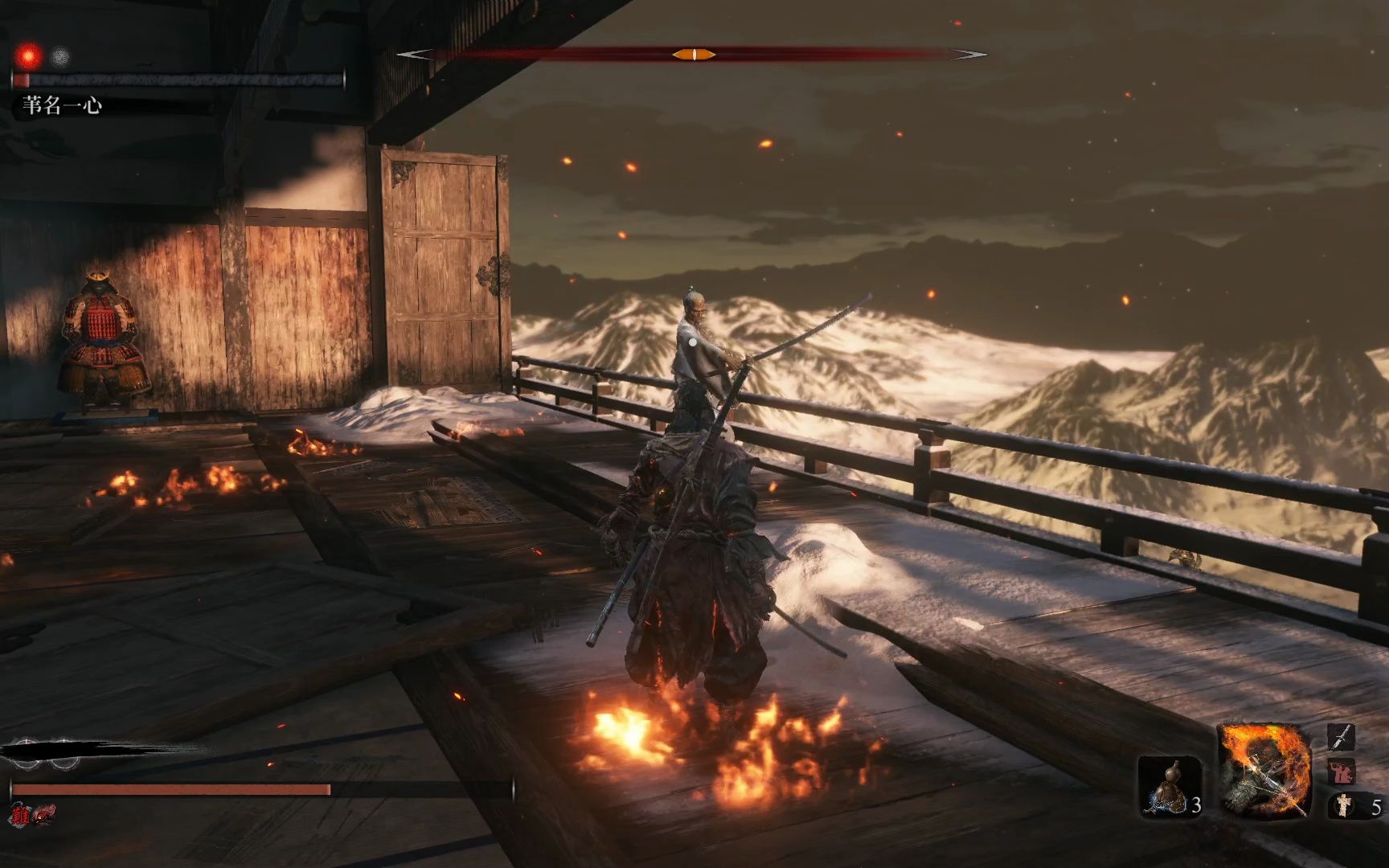Activate the flaming prosthetic tool icon
The width and height of the screenshot is (1389, 868).
[x=1263, y=770]
